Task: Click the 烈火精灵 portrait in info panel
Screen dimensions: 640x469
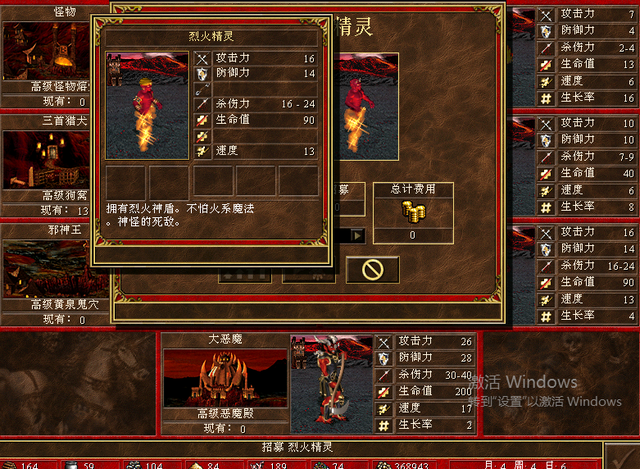Action: pos(146,105)
